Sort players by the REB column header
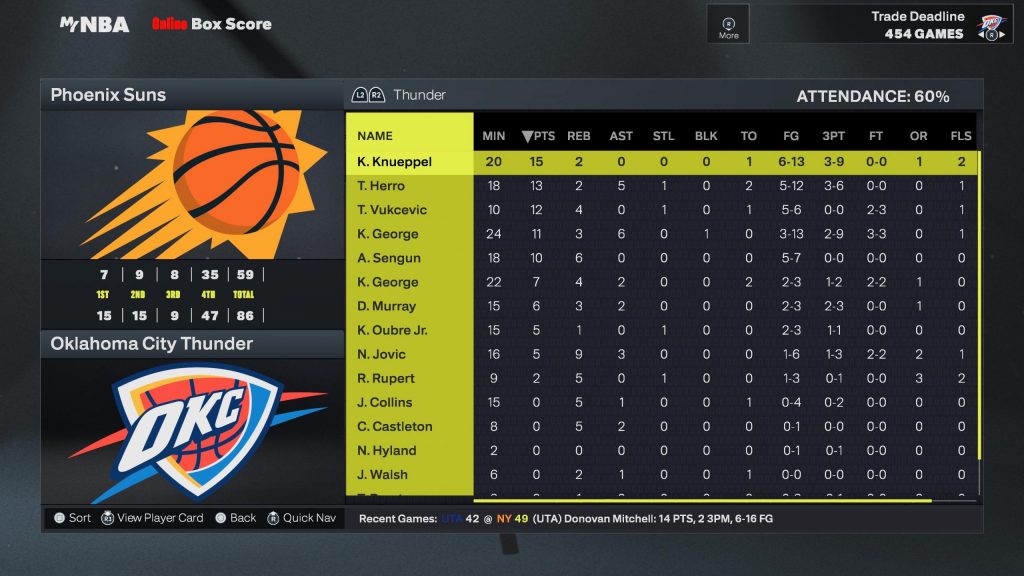Screen dimensions: 1024x576 [x=579, y=136]
